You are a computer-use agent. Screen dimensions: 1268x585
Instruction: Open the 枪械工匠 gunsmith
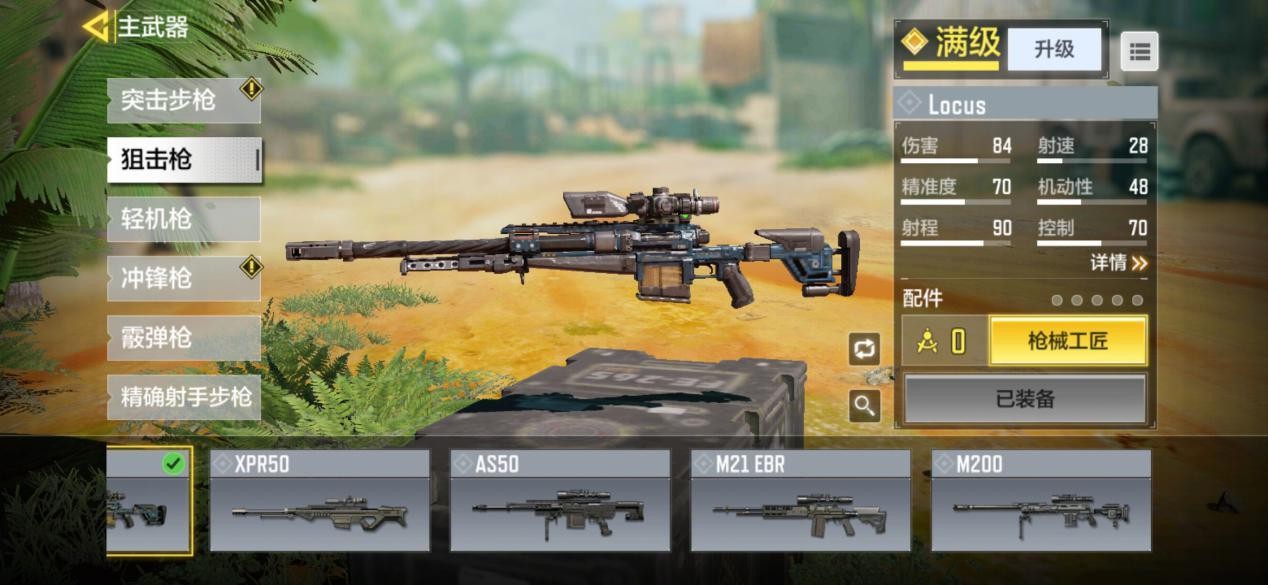tap(1067, 342)
